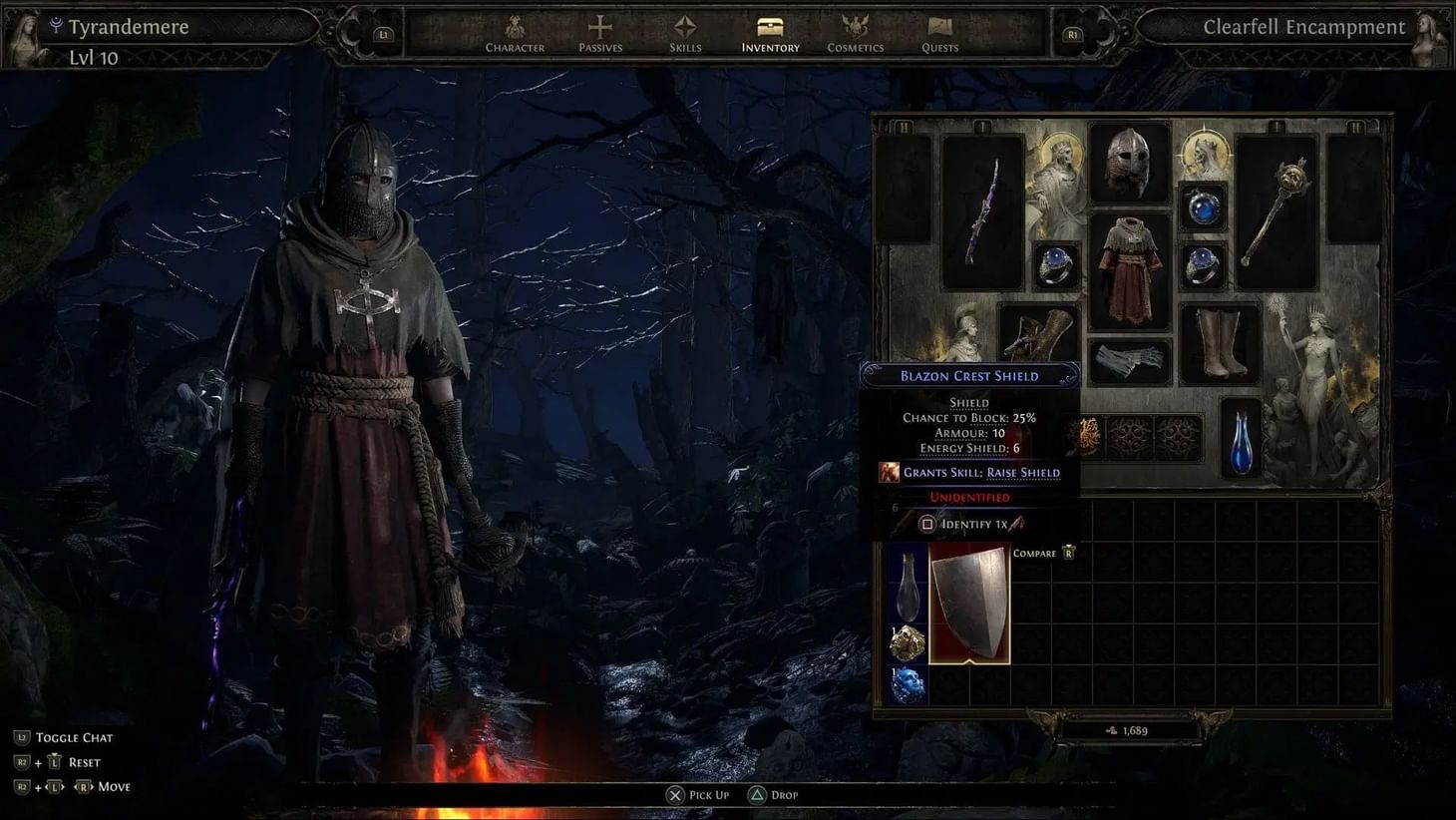Open the Quests tab
This screenshot has height=820, width=1456.
[938, 35]
